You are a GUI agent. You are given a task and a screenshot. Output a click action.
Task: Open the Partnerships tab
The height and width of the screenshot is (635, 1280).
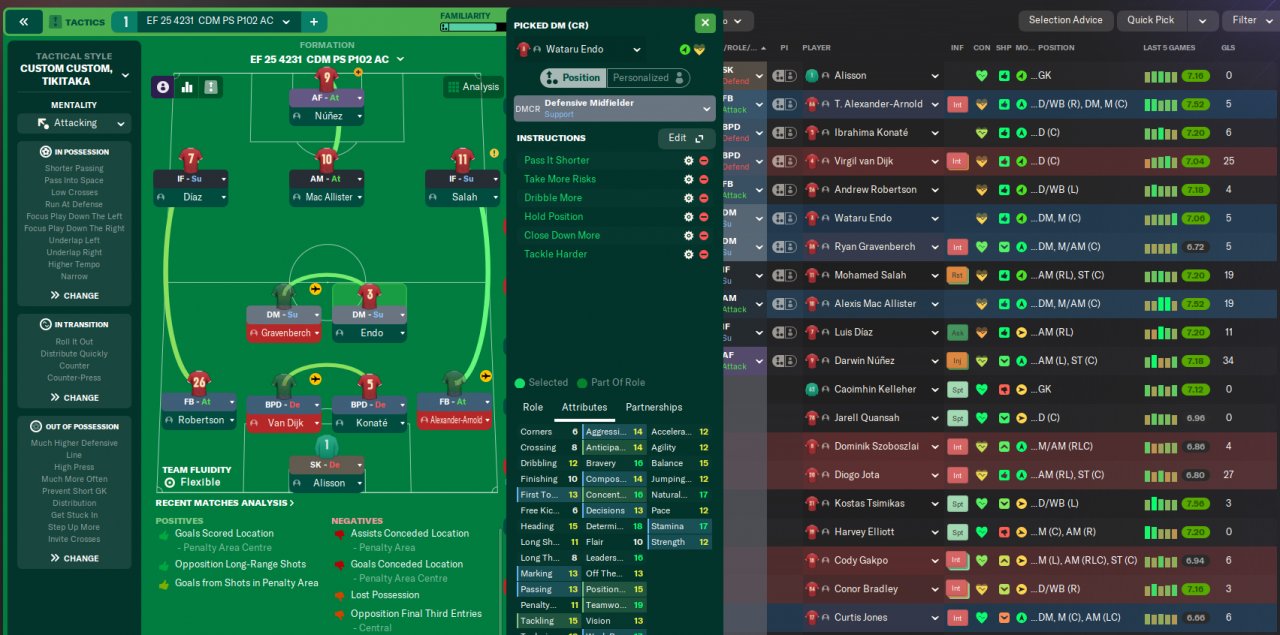[654, 407]
